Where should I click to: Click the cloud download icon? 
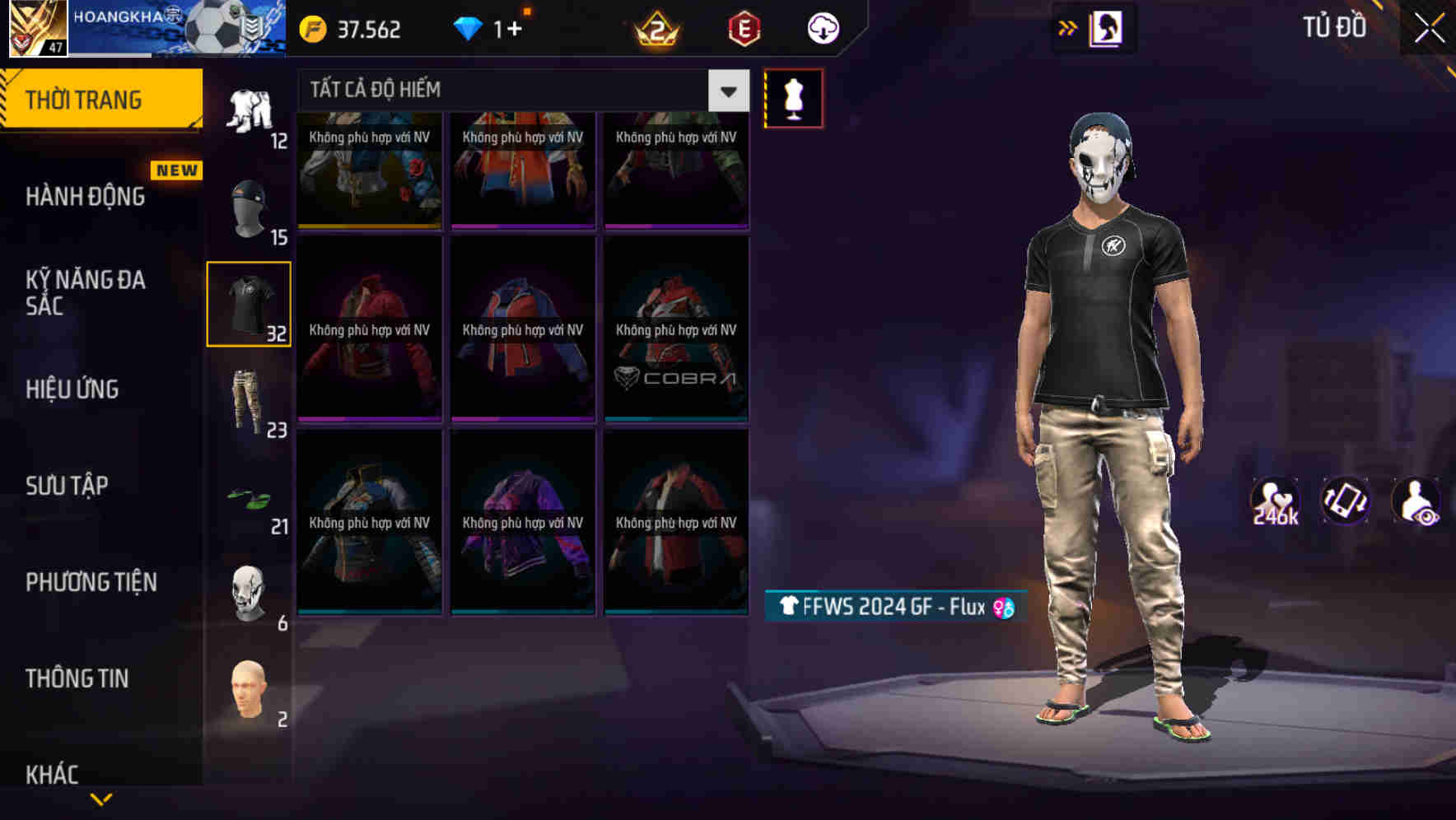click(824, 27)
